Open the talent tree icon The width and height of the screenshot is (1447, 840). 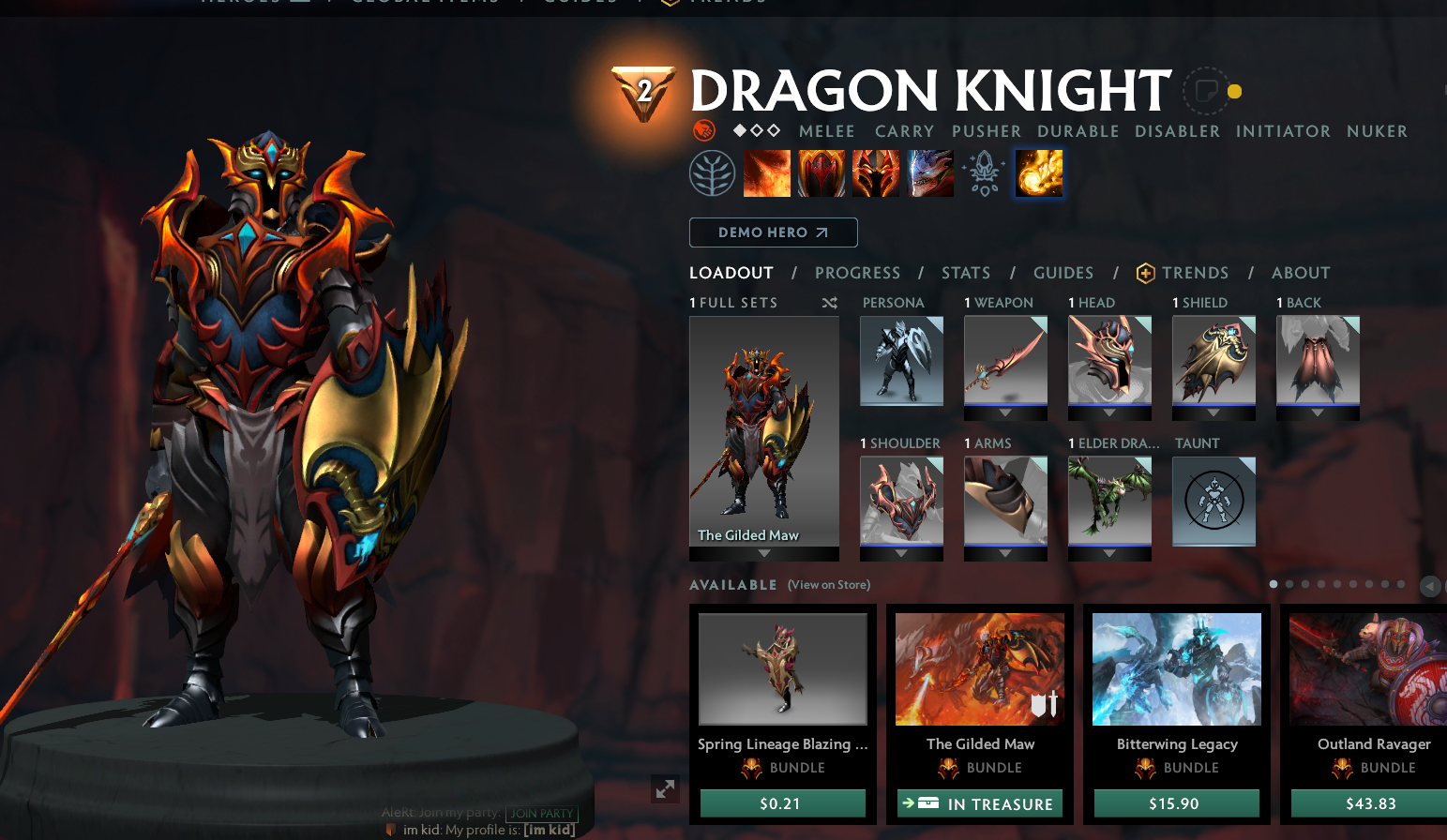point(713,172)
